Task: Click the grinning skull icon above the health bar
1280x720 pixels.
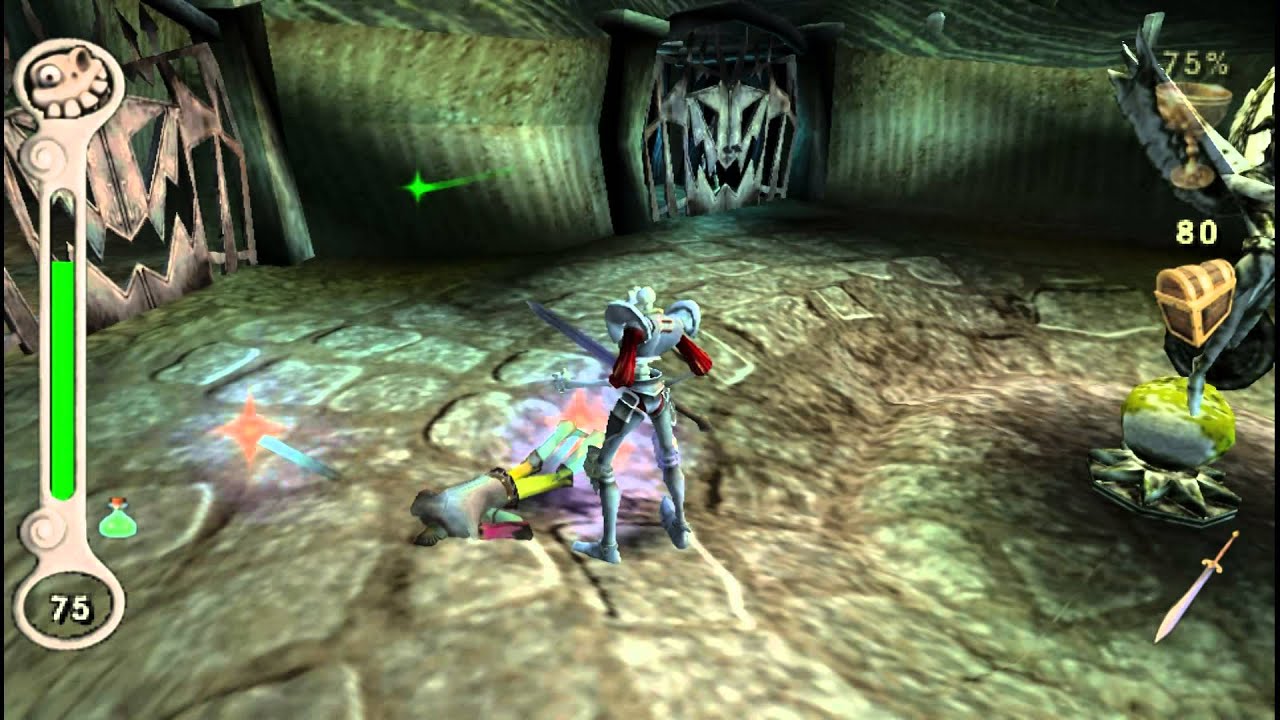Action: [x=63, y=81]
